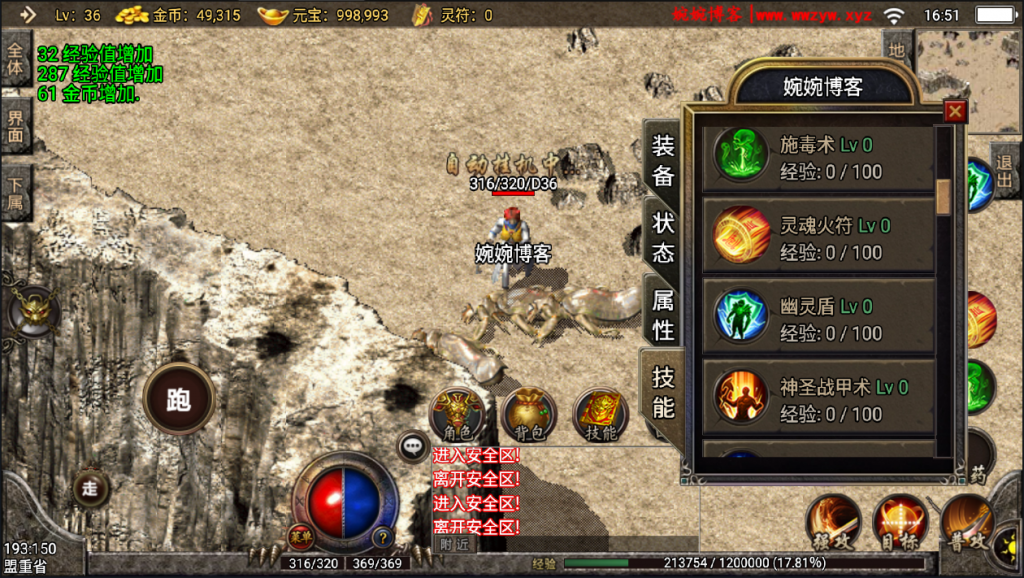Open the 状态 status tab
This screenshot has width=1024, height=578.
(x=663, y=237)
